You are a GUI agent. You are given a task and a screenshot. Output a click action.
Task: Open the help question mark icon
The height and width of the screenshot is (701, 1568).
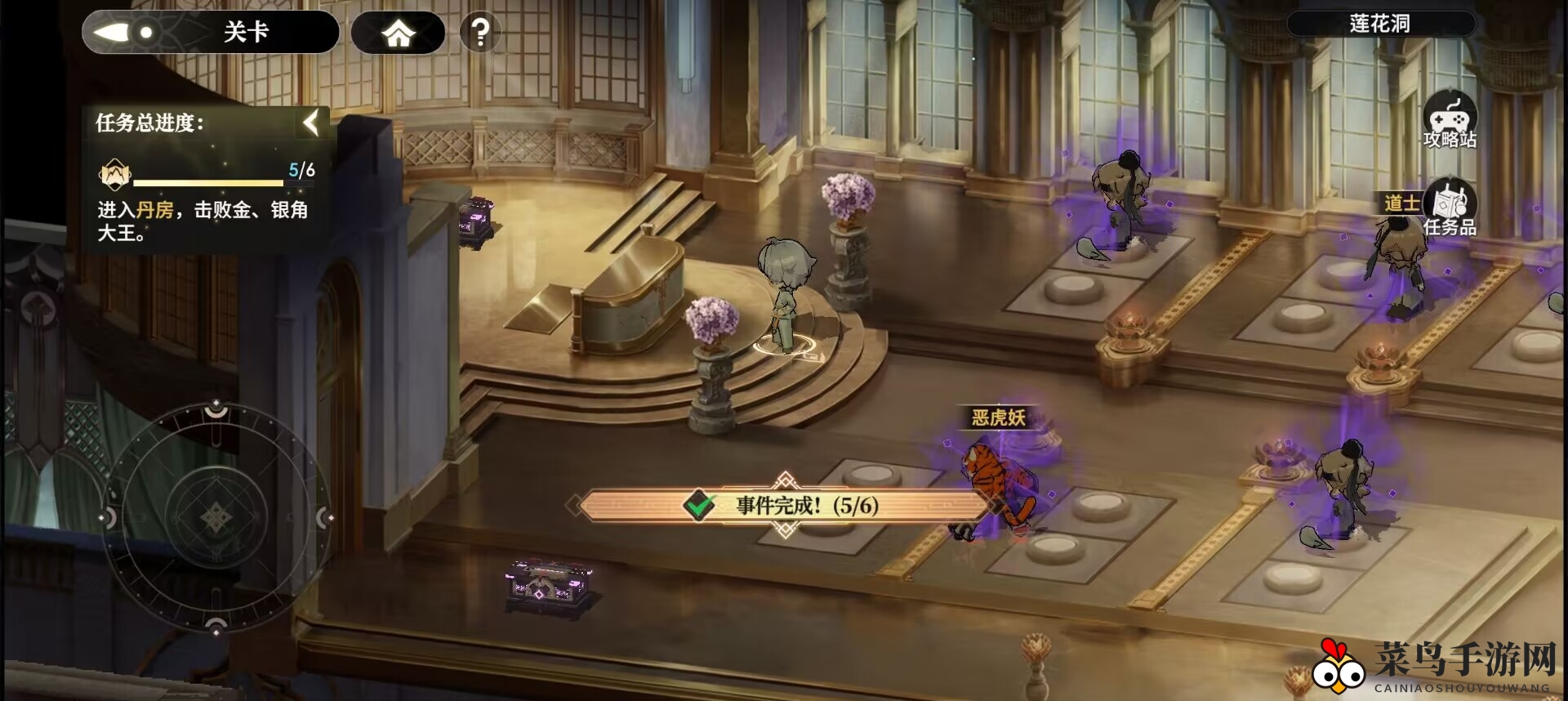pyautogui.click(x=480, y=33)
